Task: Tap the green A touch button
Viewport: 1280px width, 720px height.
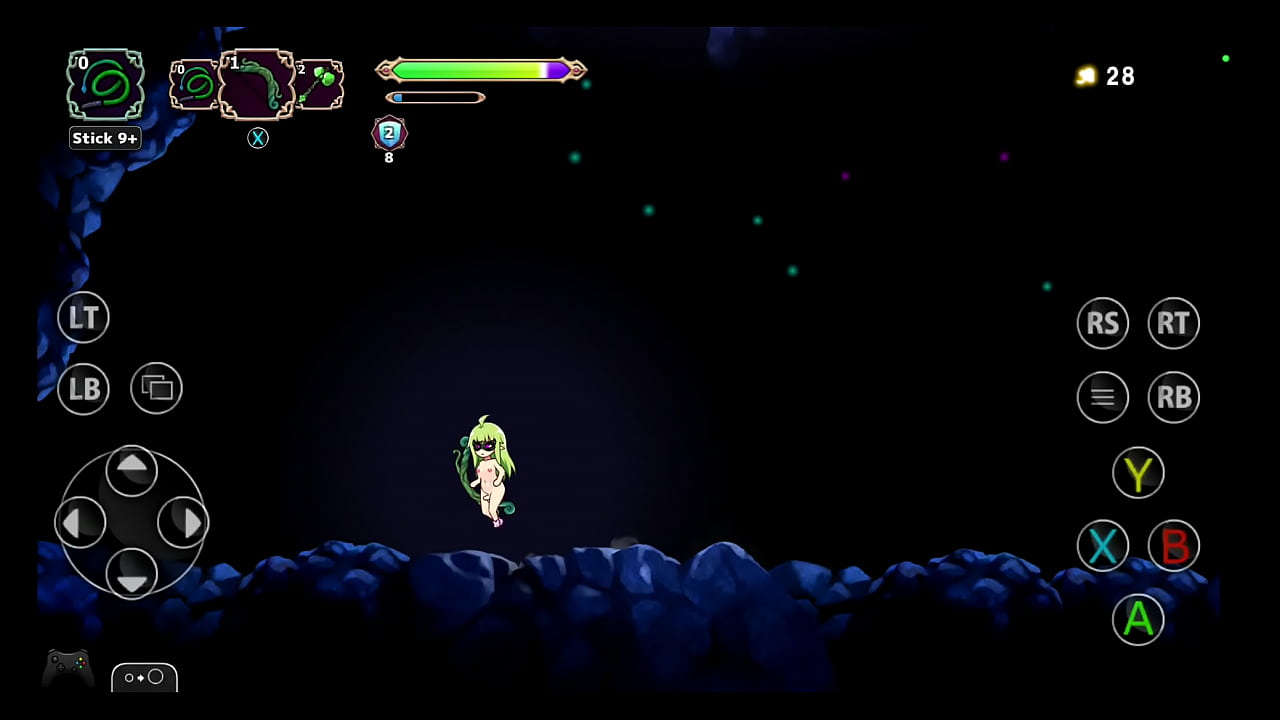Action: coord(1138,619)
